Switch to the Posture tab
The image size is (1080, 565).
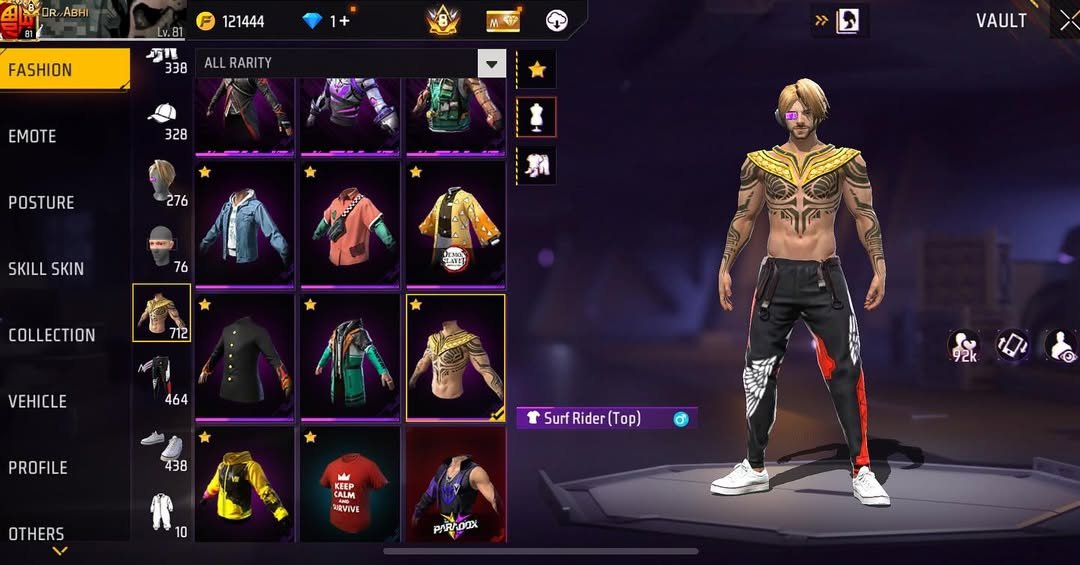pos(42,202)
